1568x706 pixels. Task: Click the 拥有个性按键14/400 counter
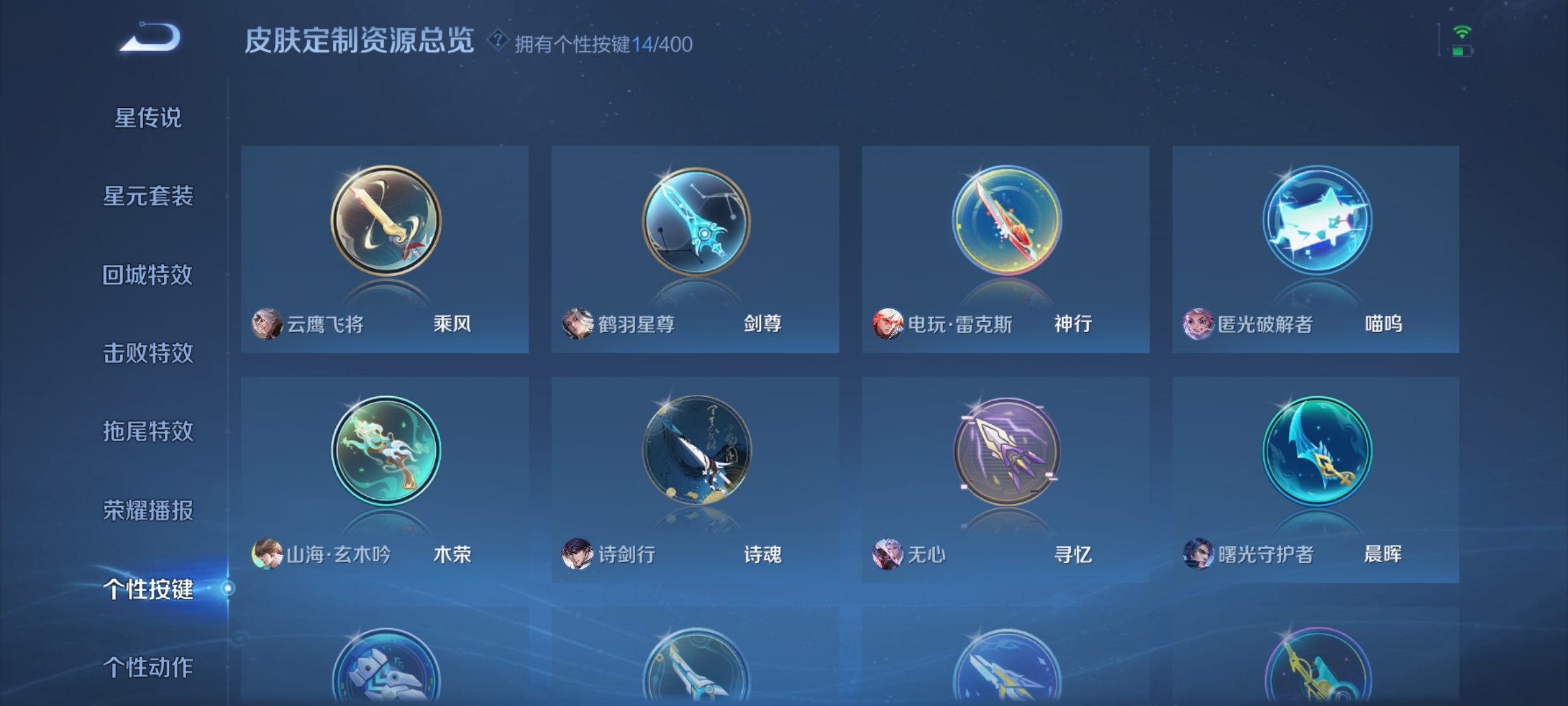(601, 42)
